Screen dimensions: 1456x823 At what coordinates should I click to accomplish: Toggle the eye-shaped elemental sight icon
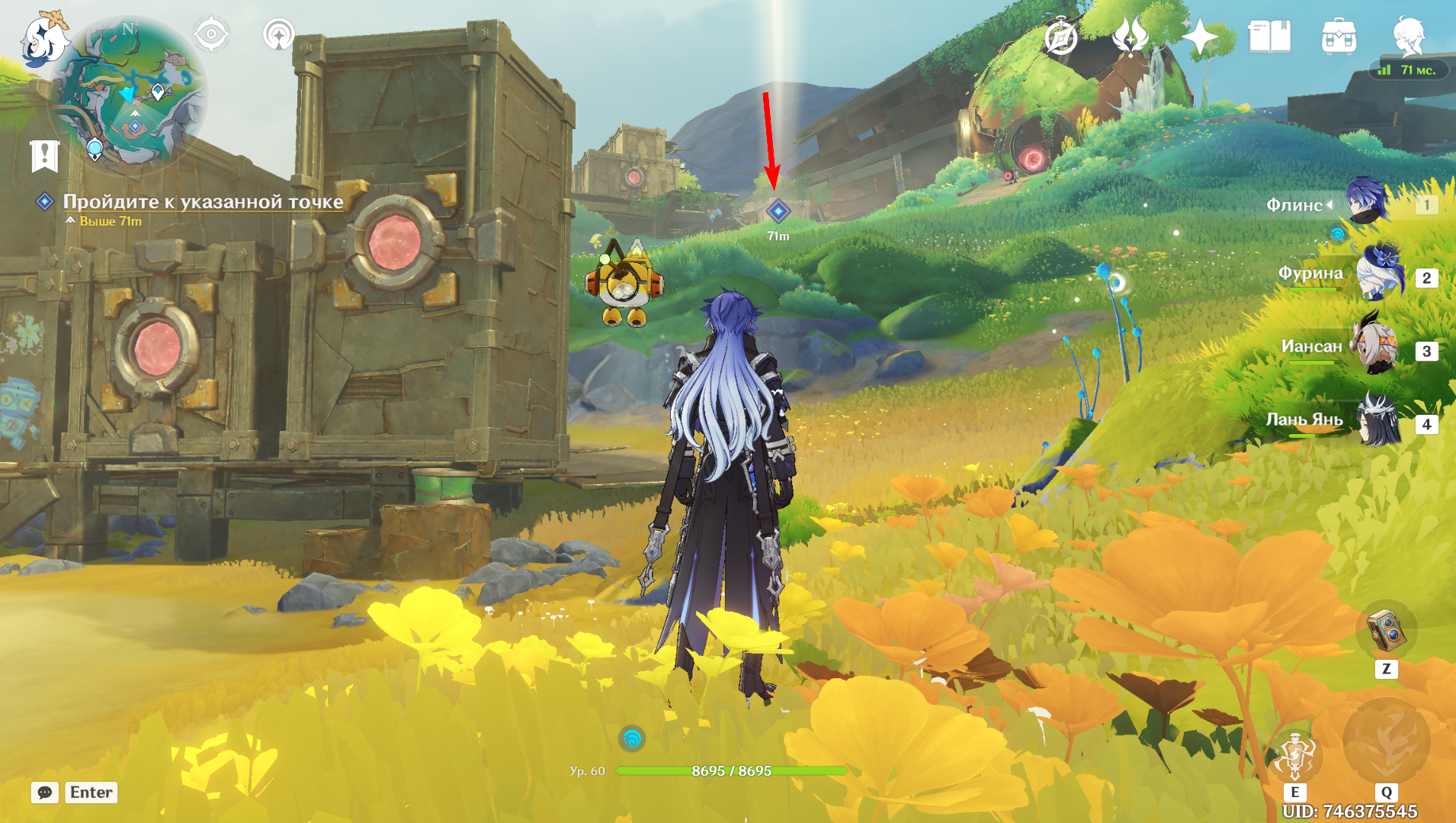click(x=211, y=34)
